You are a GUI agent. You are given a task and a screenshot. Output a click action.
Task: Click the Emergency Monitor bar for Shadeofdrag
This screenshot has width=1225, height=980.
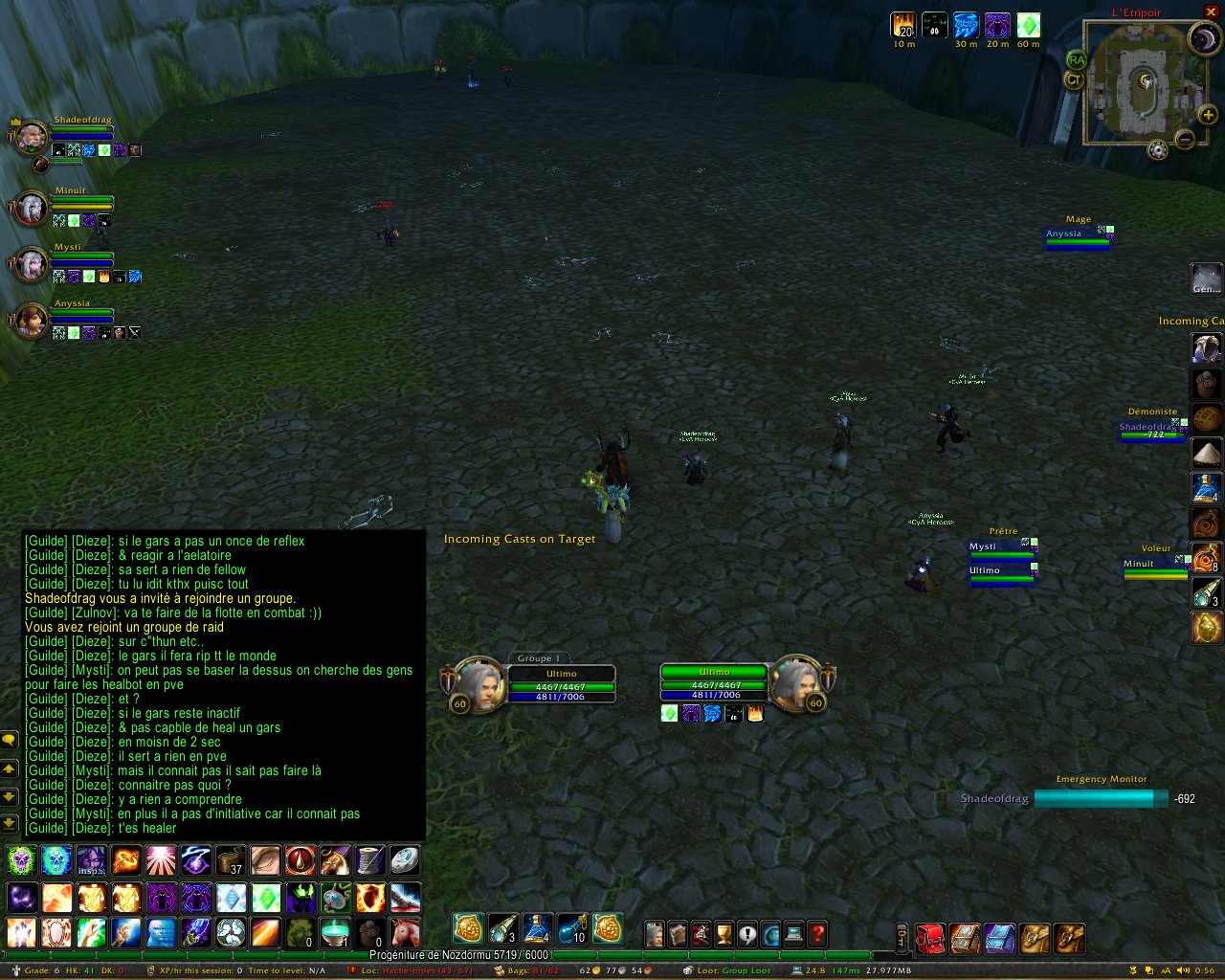[x=1101, y=798]
